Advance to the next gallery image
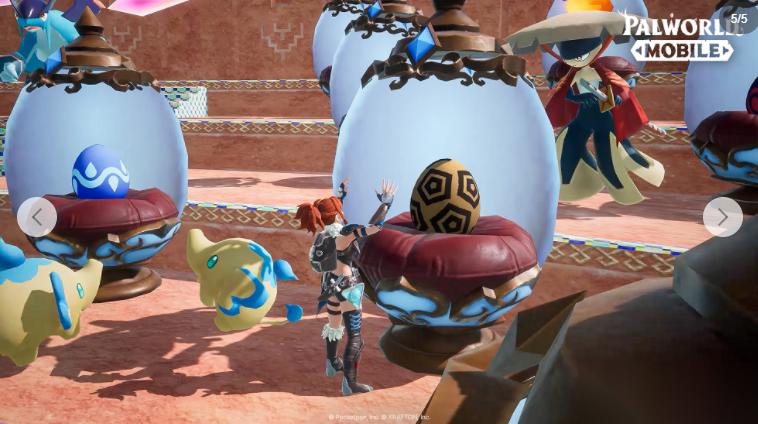Viewport: 758px width, 424px height. coord(722,217)
